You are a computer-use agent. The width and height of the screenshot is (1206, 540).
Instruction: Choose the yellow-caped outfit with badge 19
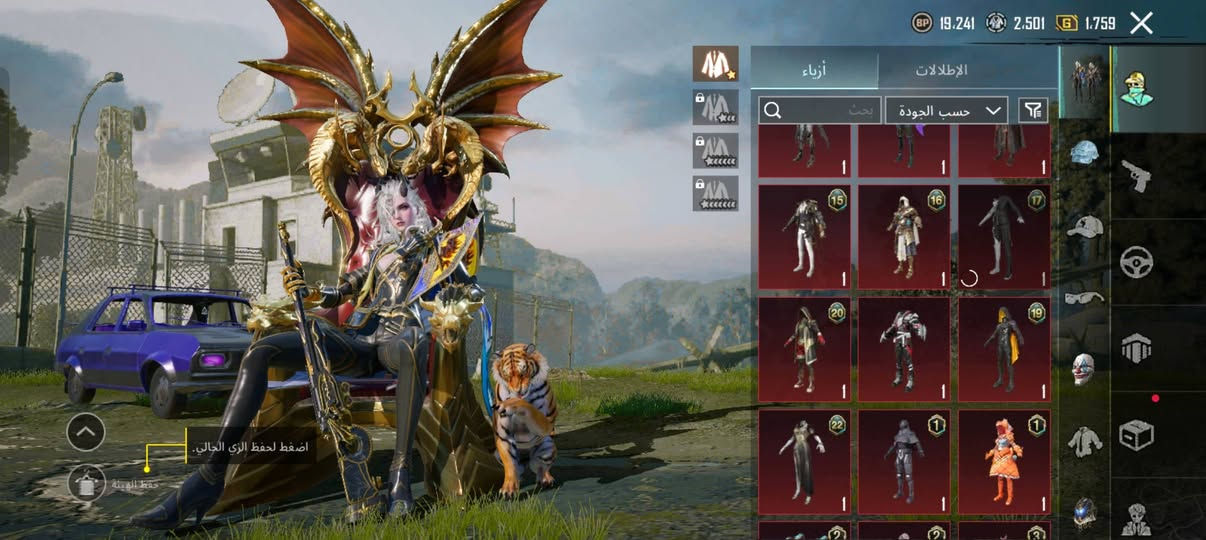coord(1004,349)
